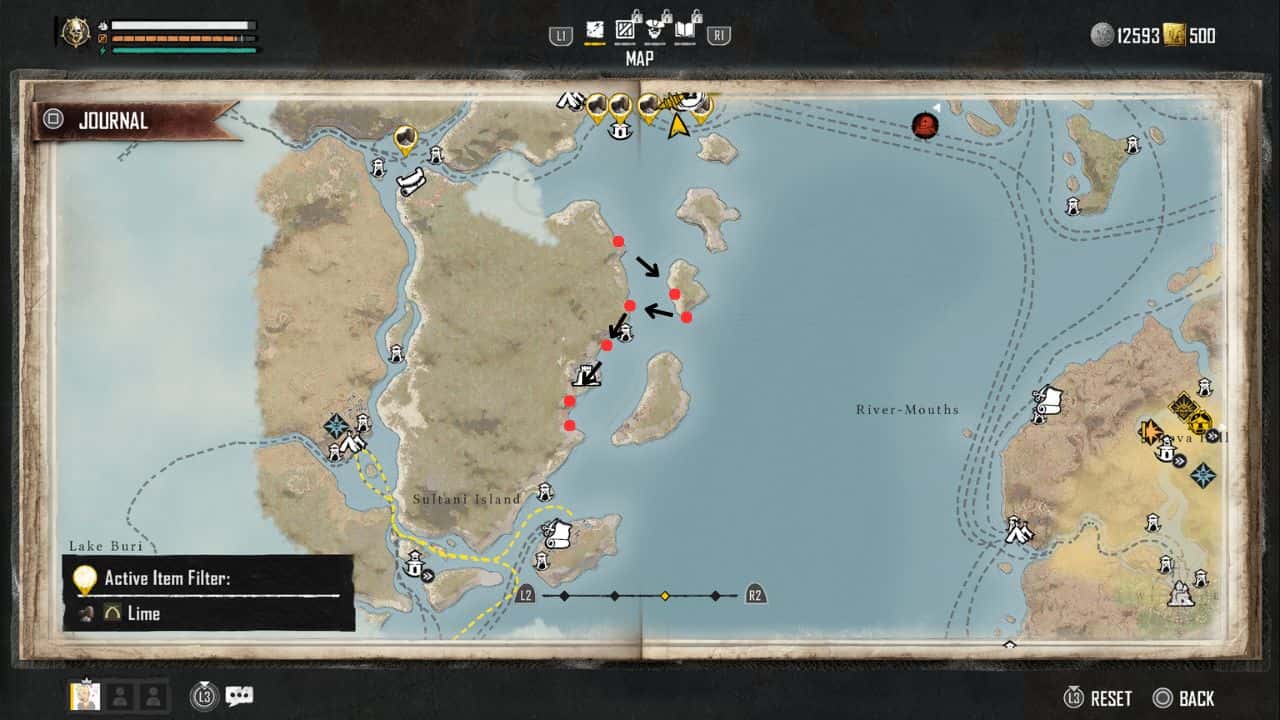
Task: Select the yellow player ship arrow marker
Action: 678,125
